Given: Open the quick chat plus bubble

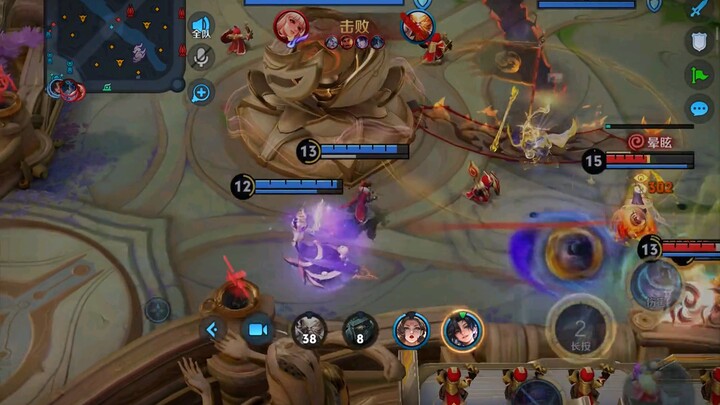Looking at the screenshot, I should point(202,93).
